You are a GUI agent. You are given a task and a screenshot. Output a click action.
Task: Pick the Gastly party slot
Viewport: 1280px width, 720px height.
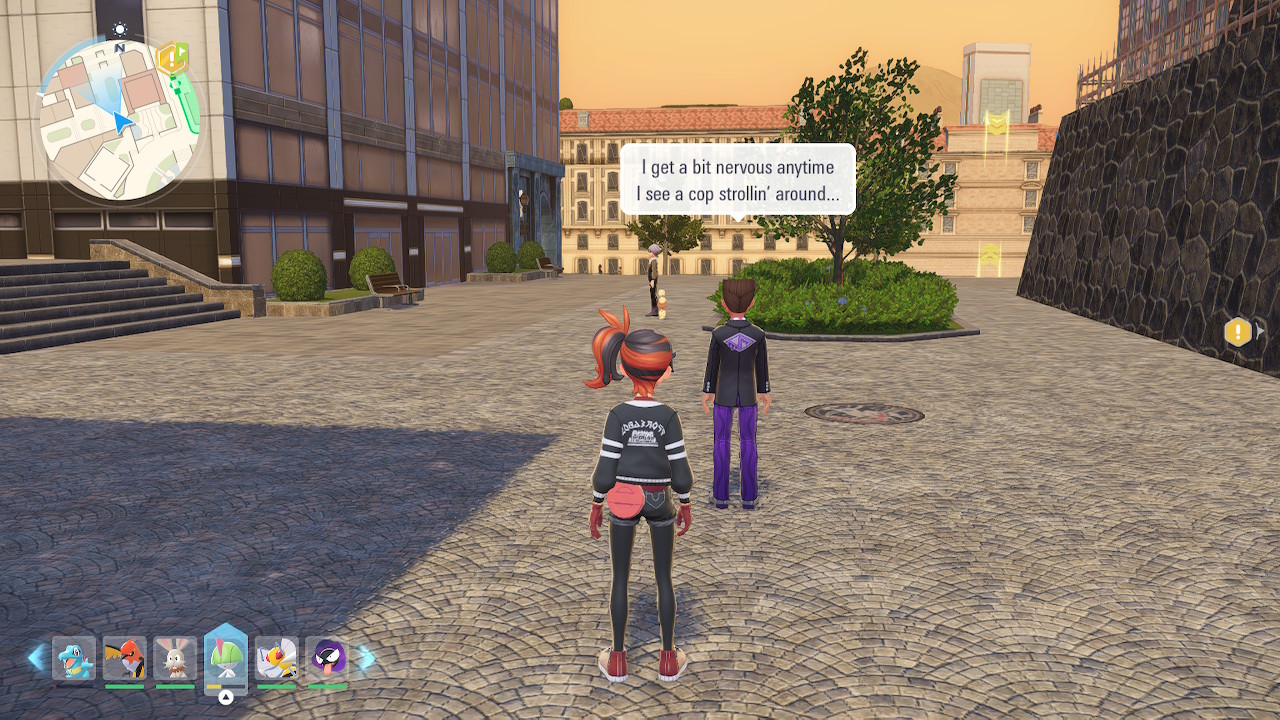pyautogui.click(x=327, y=659)
